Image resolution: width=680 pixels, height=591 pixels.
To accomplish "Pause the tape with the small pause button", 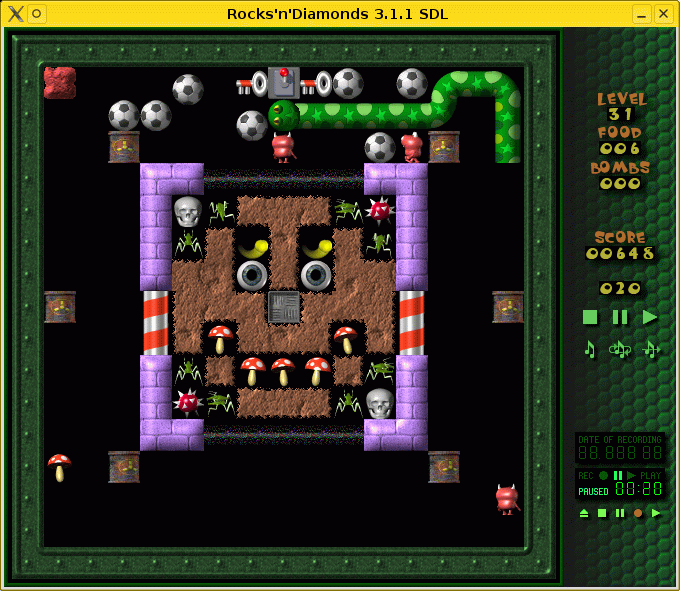I will coord(620,513).
